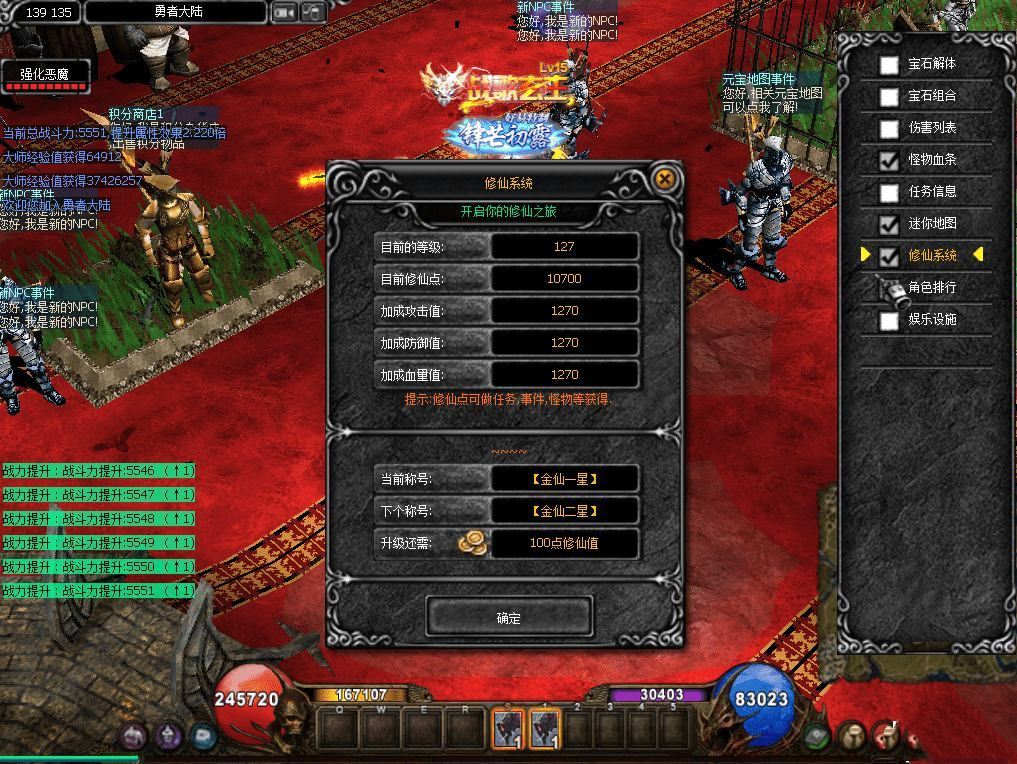Use the first character item in hotbar
Viewport: 1017px width, 764px height.
pos(508,729)
